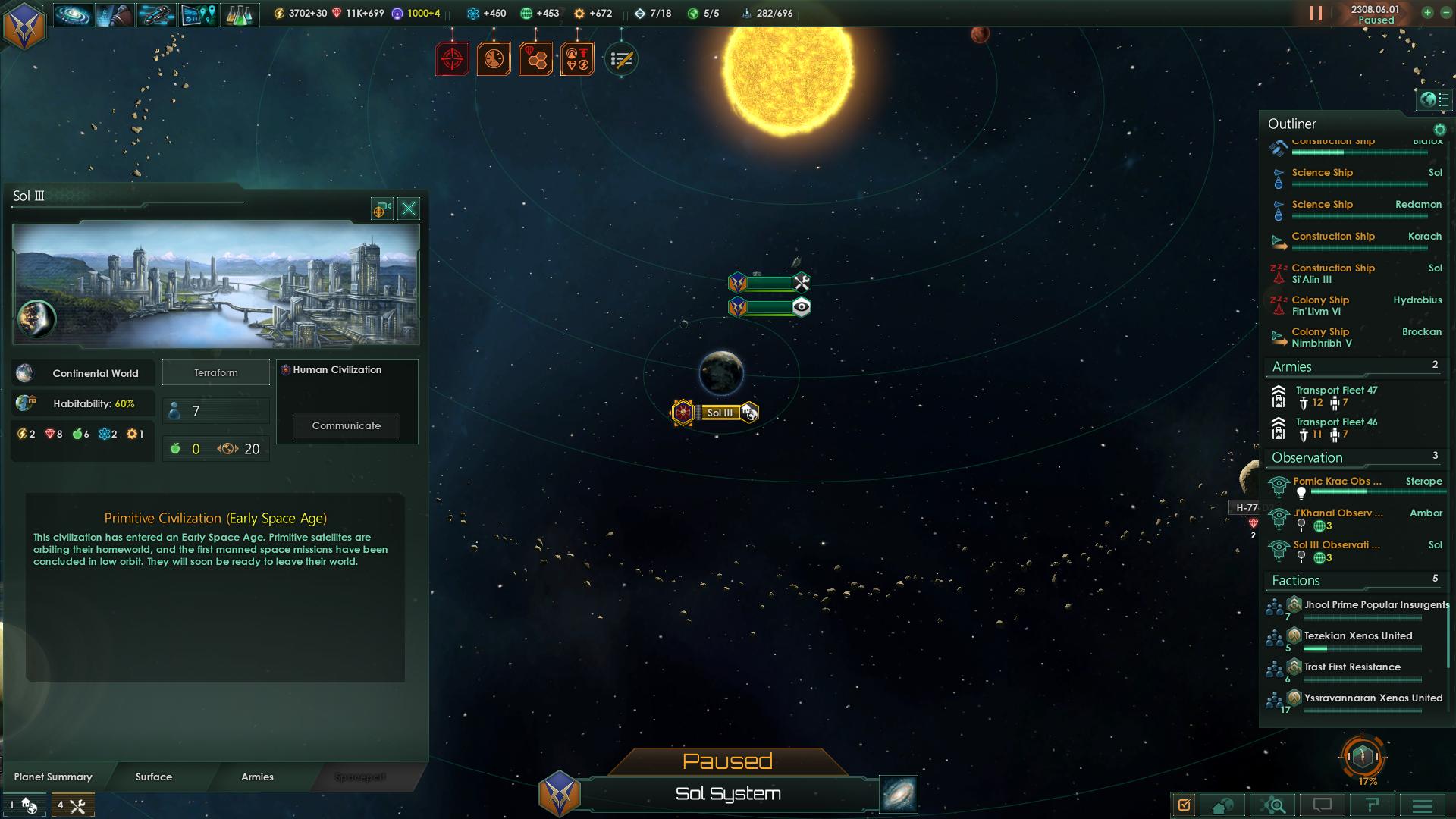Toggle the game pause button
1456x819 pixels.
(1316, 14)
